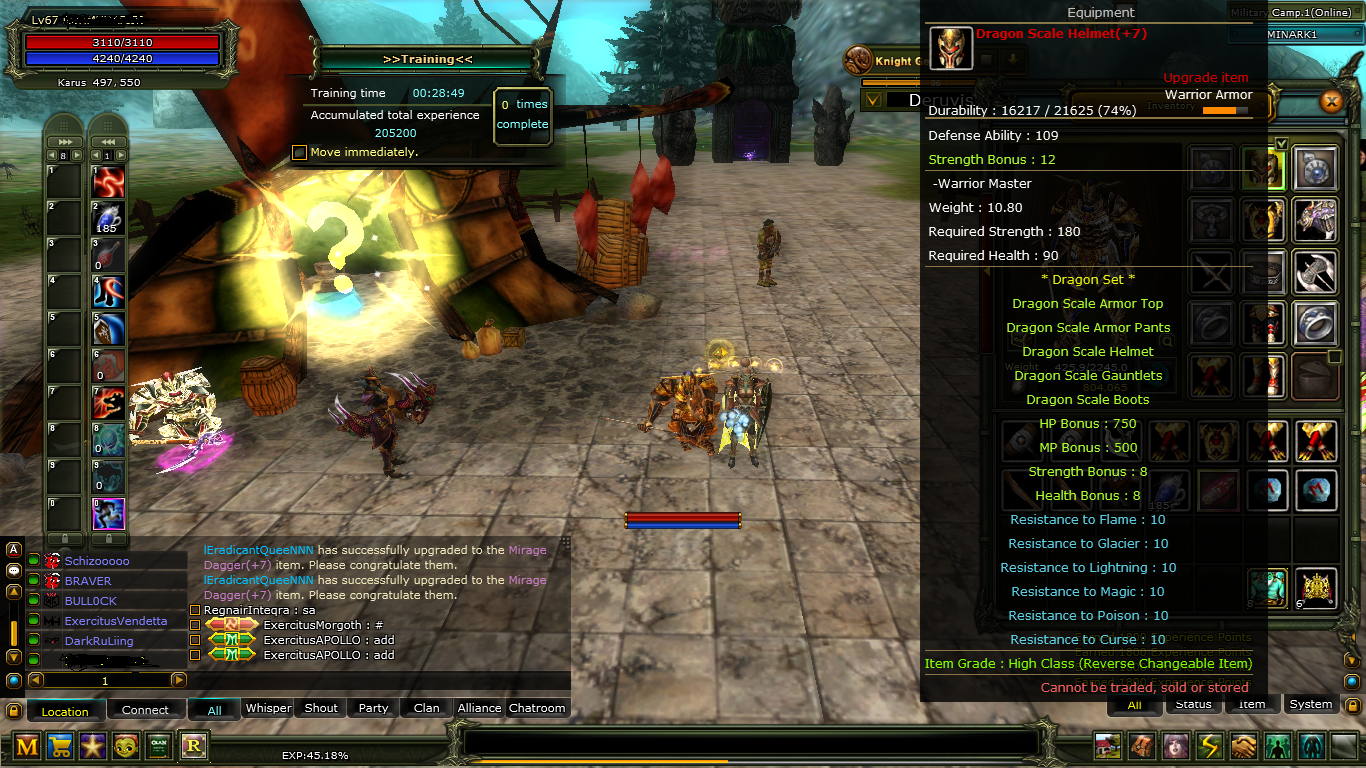Screen dimensions: 1366x768
Task: Activate the red swirl skill in slot 1
Action: pyautogui.click(x=108, y=182)
